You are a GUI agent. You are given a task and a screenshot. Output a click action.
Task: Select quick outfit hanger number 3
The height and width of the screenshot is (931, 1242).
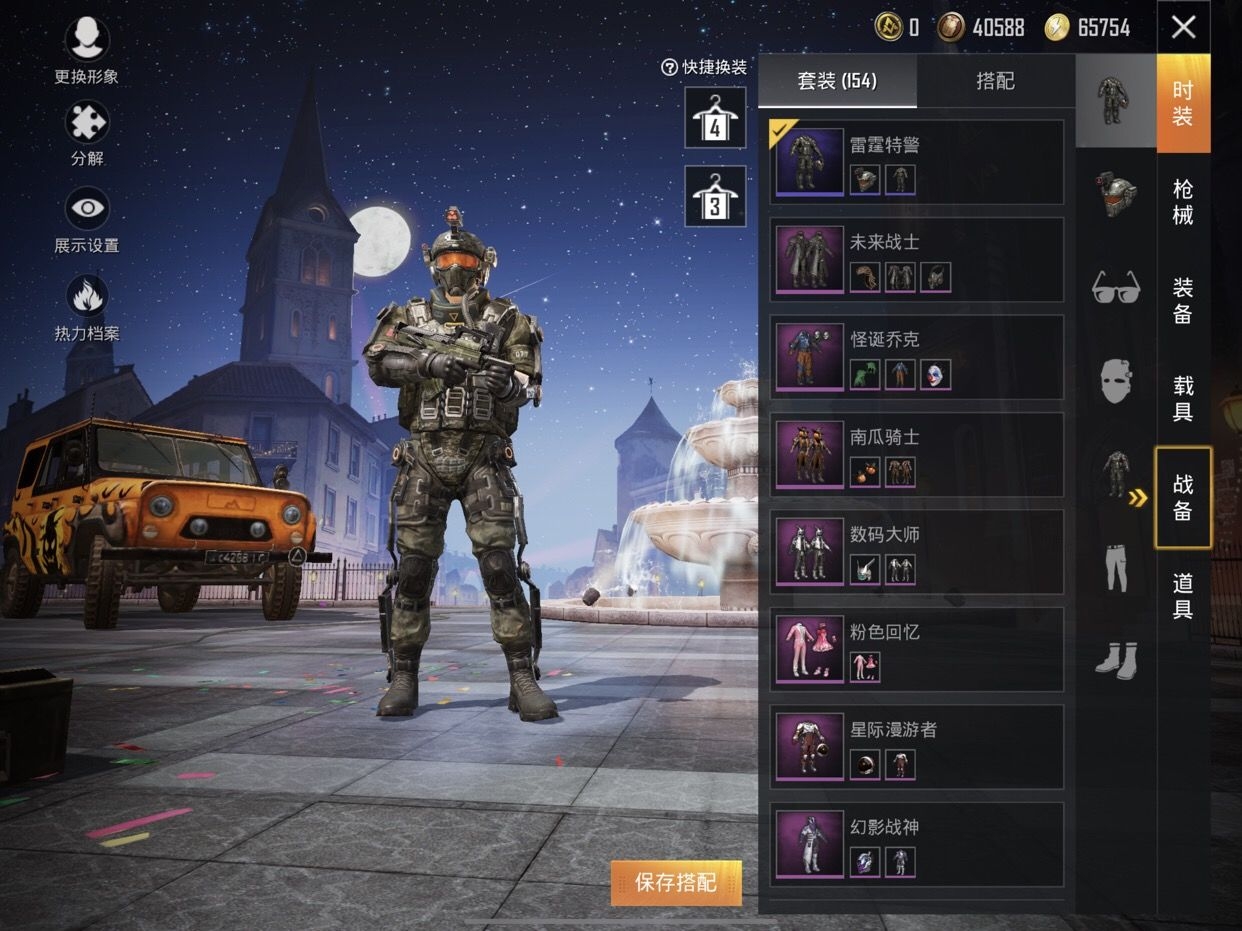click(715, 196)
